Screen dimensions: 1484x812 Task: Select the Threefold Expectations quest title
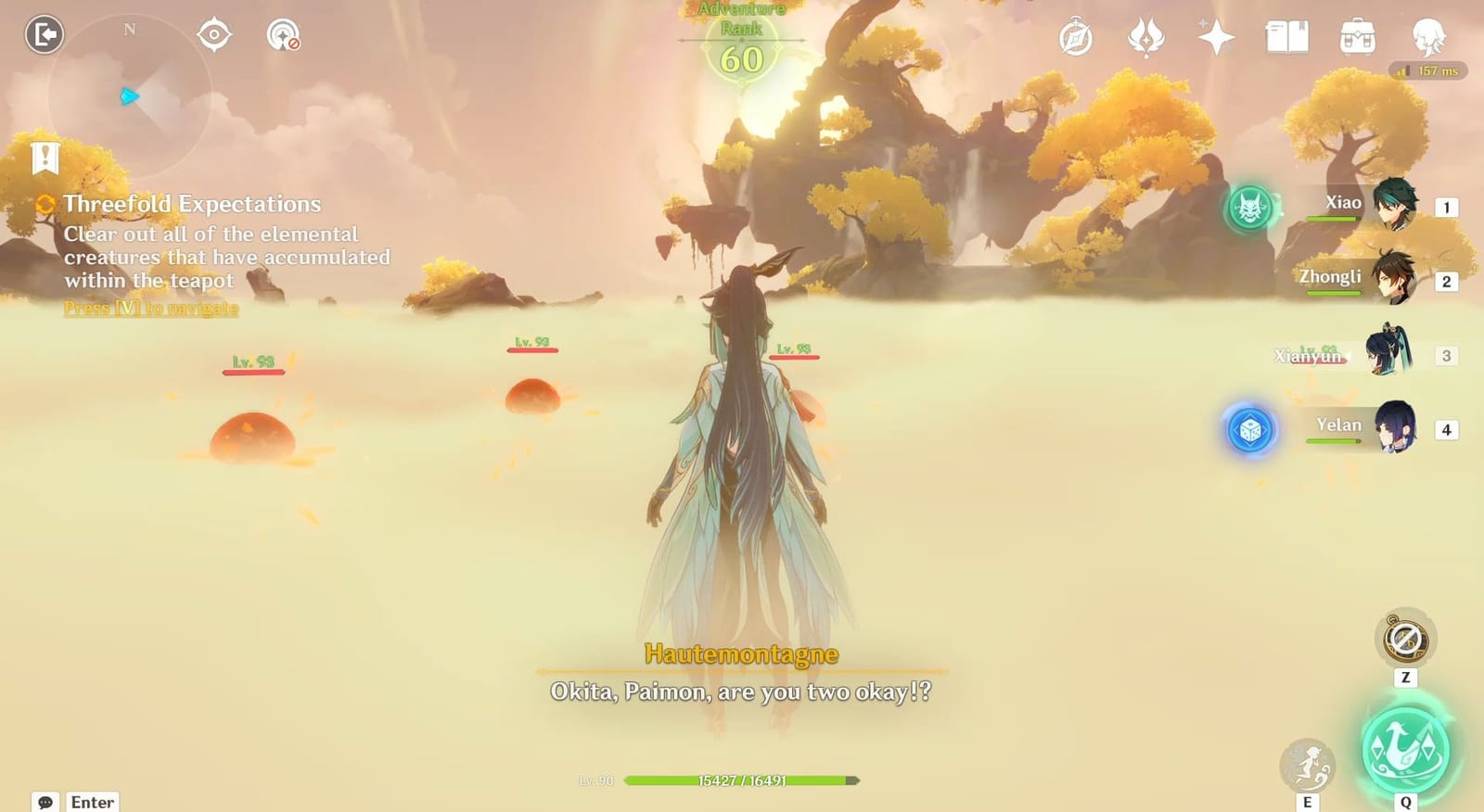coord(191,204)
